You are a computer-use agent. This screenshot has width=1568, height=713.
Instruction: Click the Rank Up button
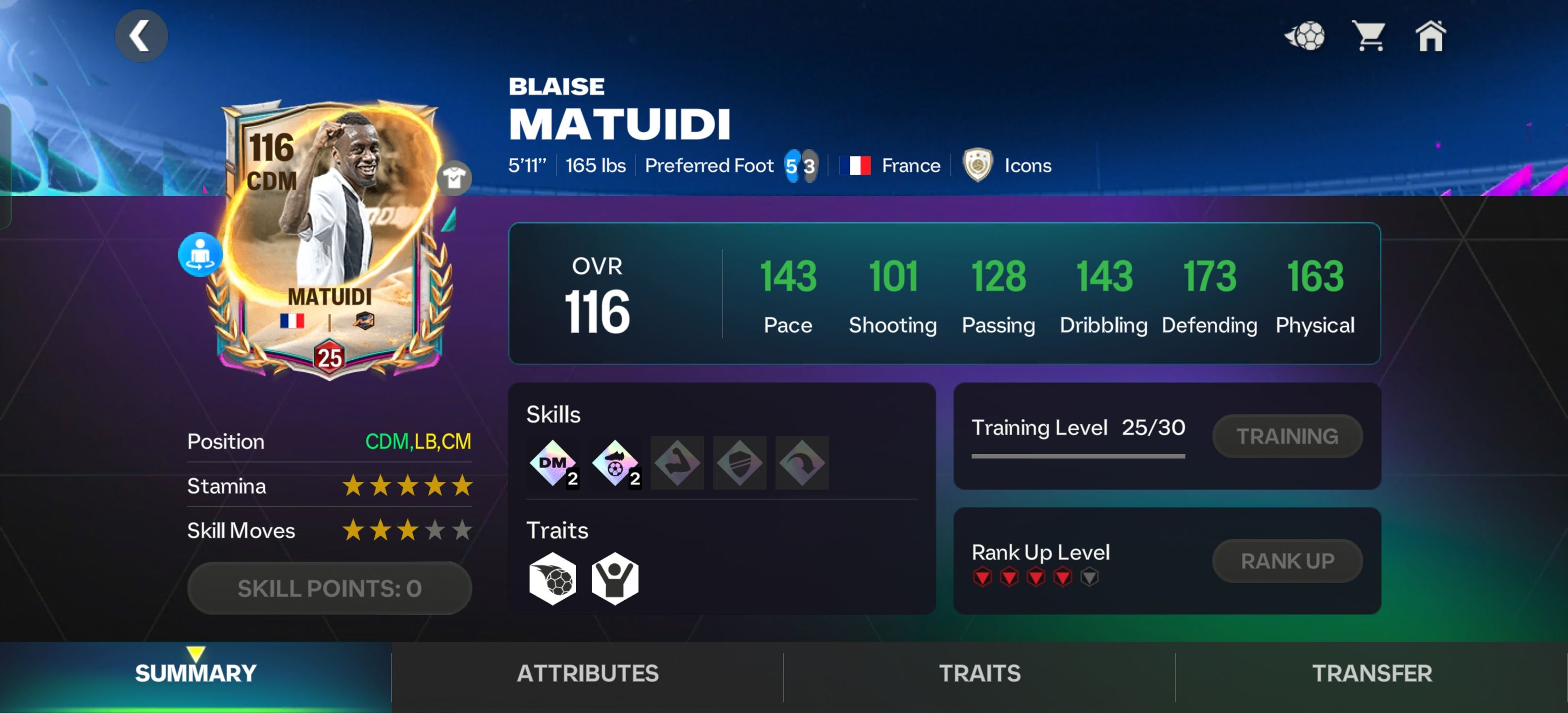coord(1287,561)
